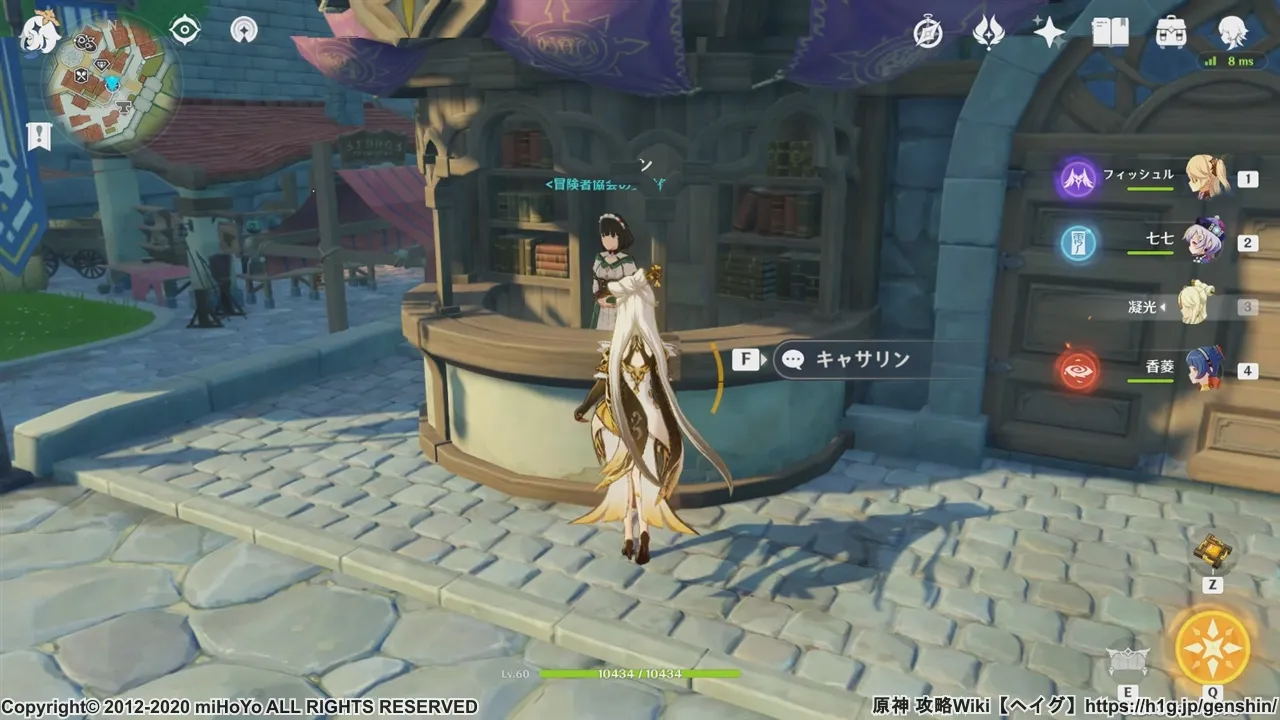Activate the glowing elemental burst icon
The width and height of the screenshot is (1280, 720).
pos(1212,646)
